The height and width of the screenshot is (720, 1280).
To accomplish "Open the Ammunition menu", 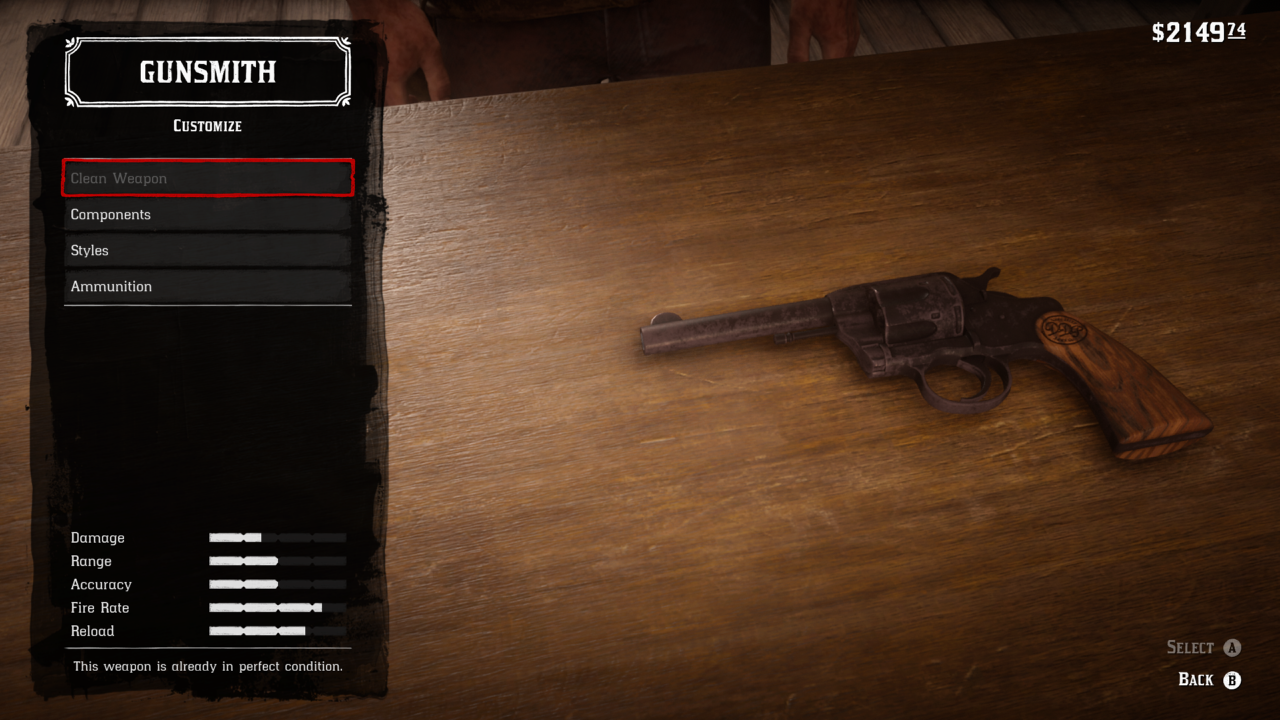I will point(207,286).
